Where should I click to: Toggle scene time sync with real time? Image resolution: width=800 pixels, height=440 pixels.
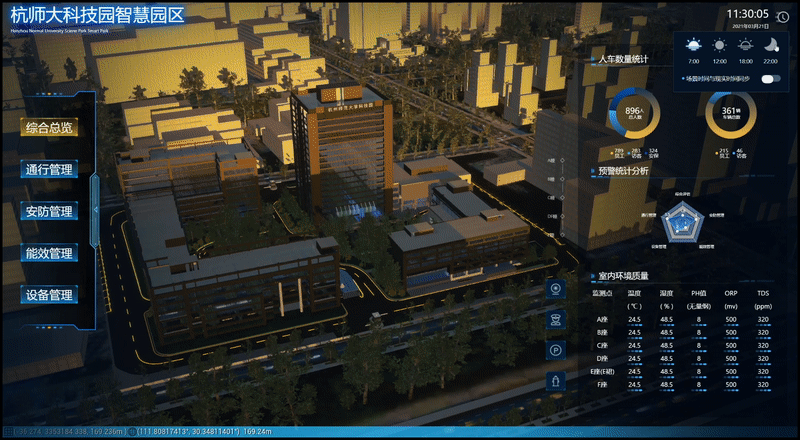[x=770, y=78]
